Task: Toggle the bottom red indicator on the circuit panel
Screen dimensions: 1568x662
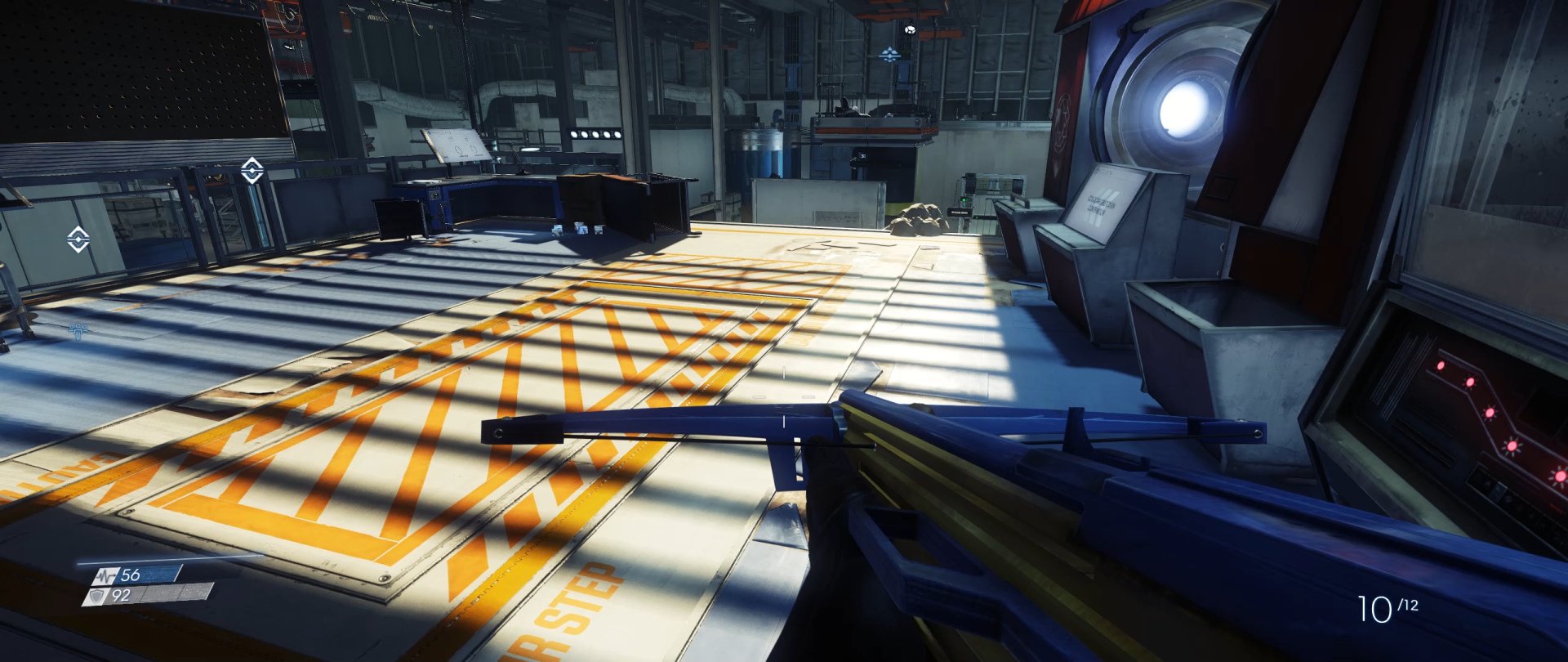Action: click(x=1559, y=476)
